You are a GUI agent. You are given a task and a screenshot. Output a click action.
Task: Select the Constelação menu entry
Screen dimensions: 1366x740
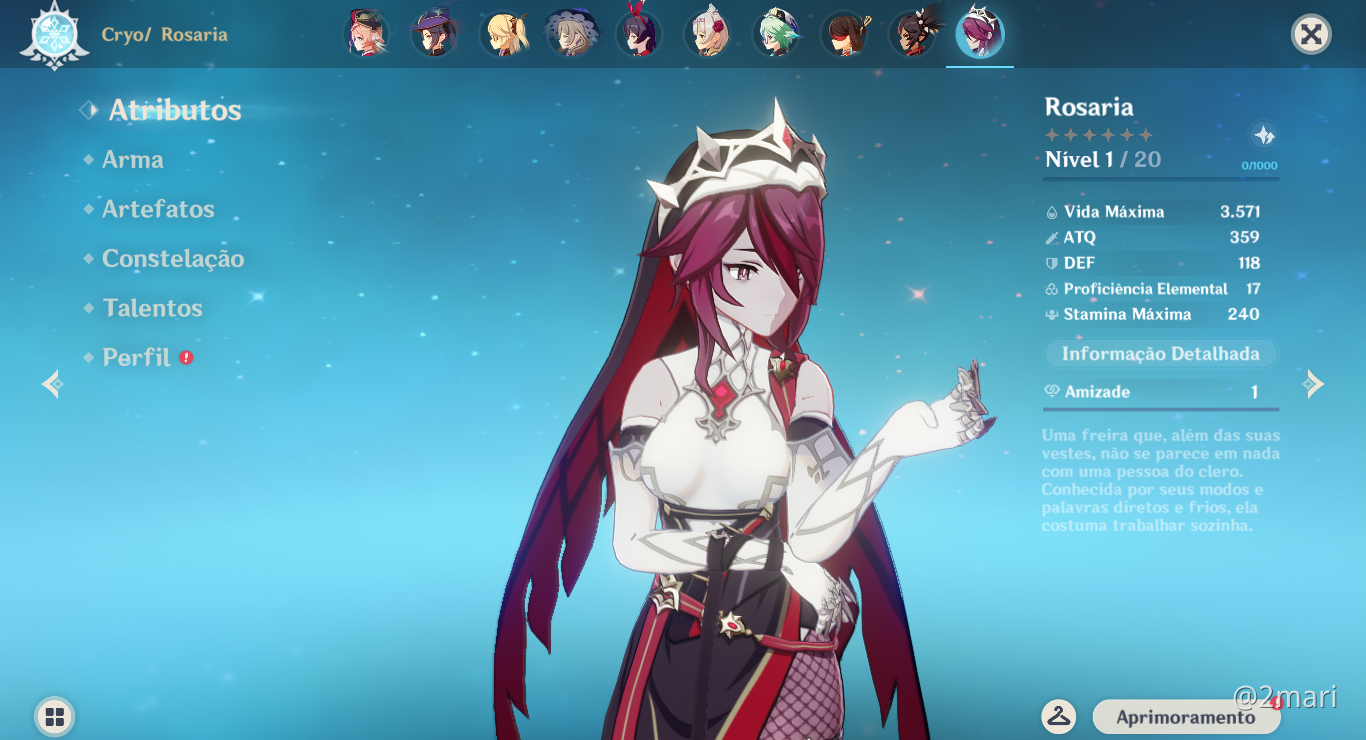(x=172, y=258)
